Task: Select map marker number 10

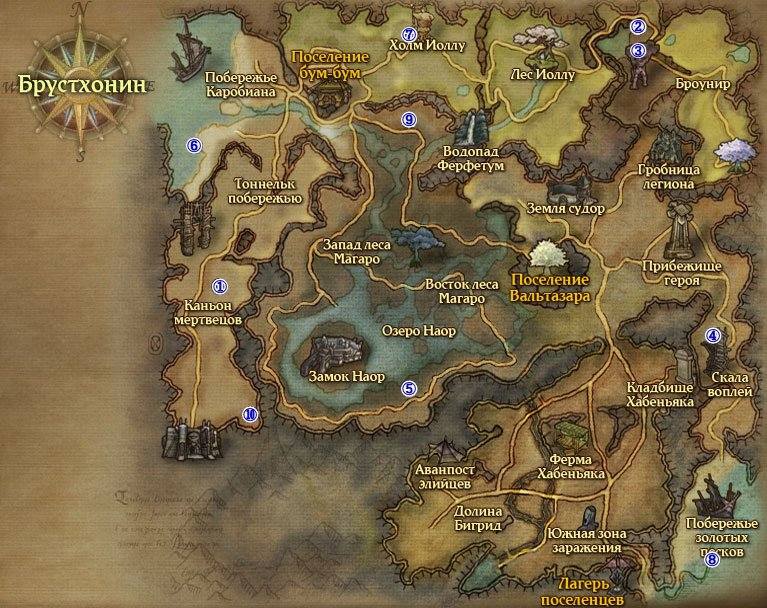Action: [x=250, y=414]
